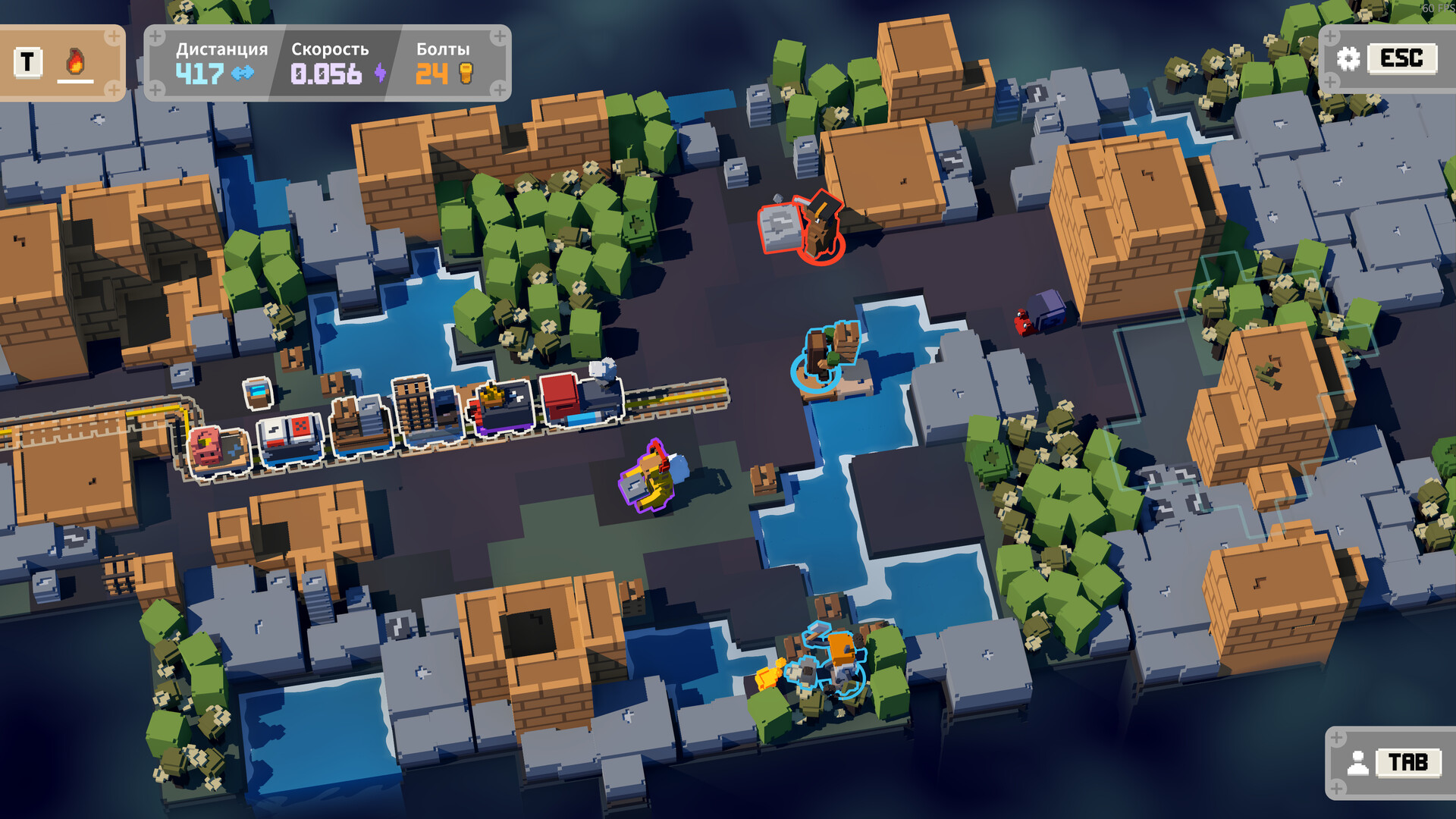Expand the plus corner of the stats panel

pos(155,36)
